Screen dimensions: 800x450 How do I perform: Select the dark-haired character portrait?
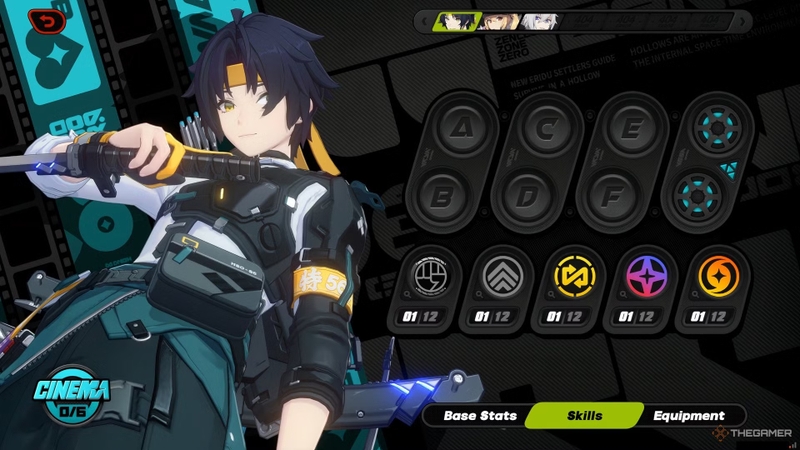(458, 20)
